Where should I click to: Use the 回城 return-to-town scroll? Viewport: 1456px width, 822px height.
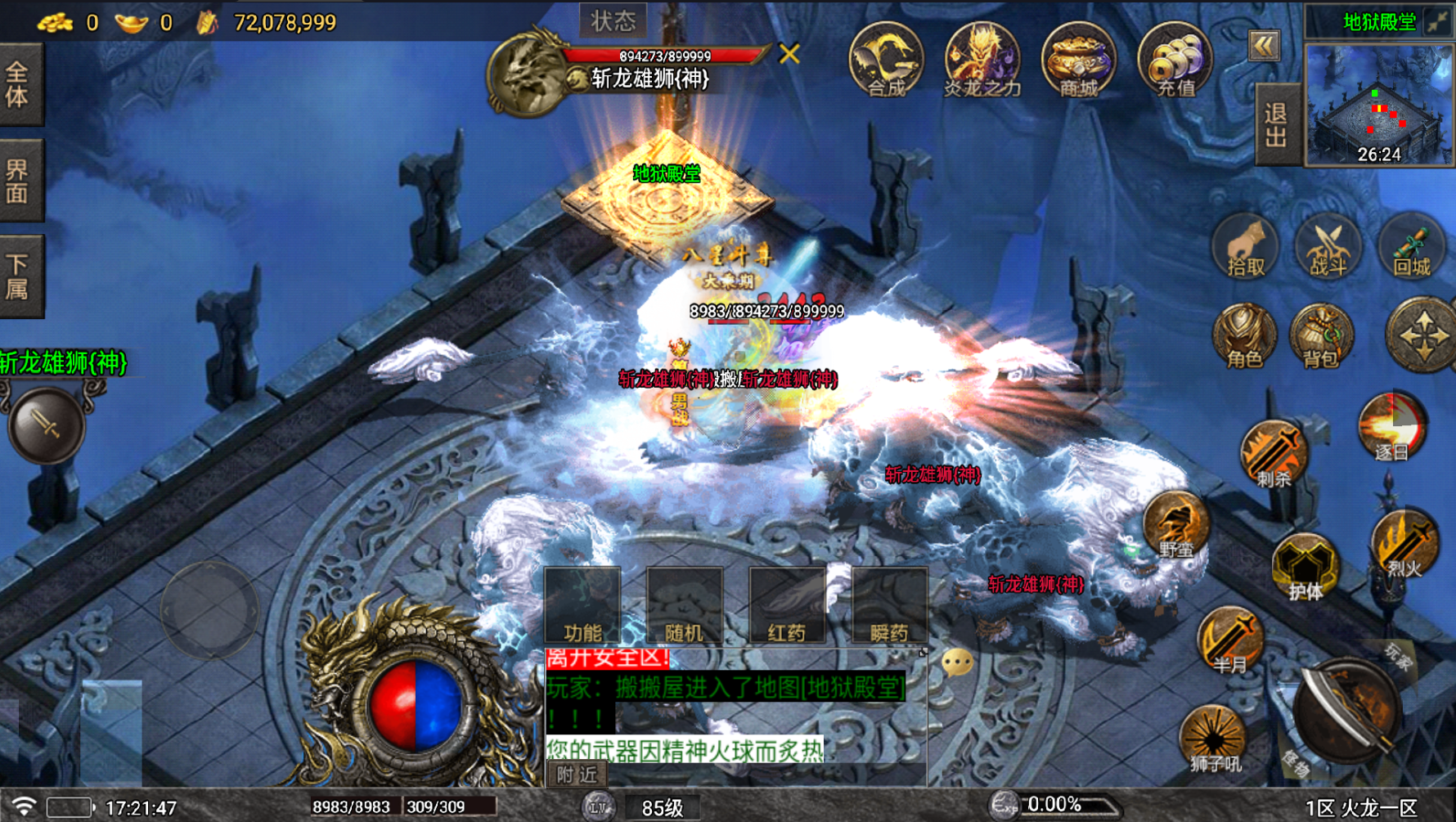[1411, 248]
